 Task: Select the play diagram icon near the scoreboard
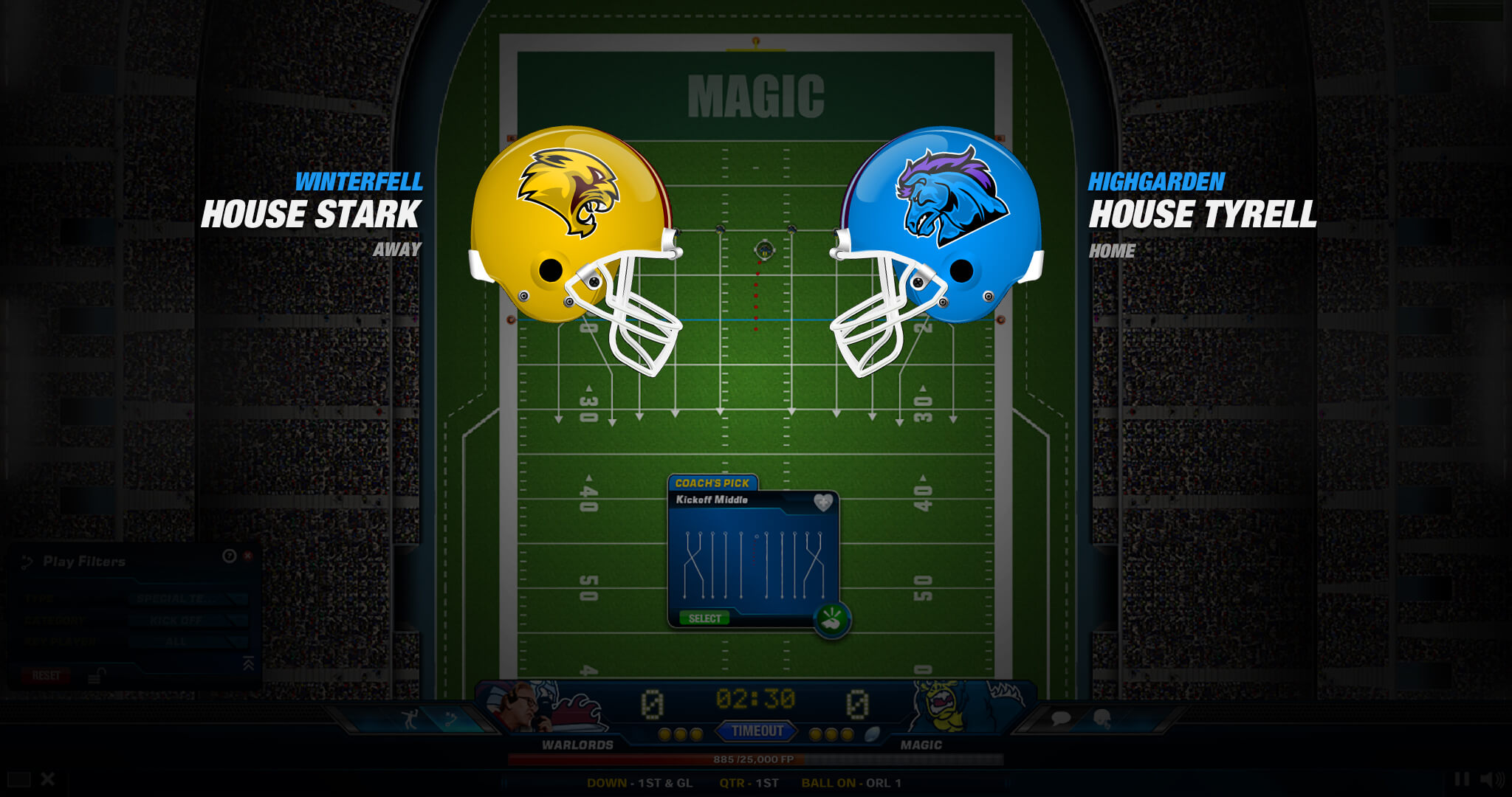point(450,717)
